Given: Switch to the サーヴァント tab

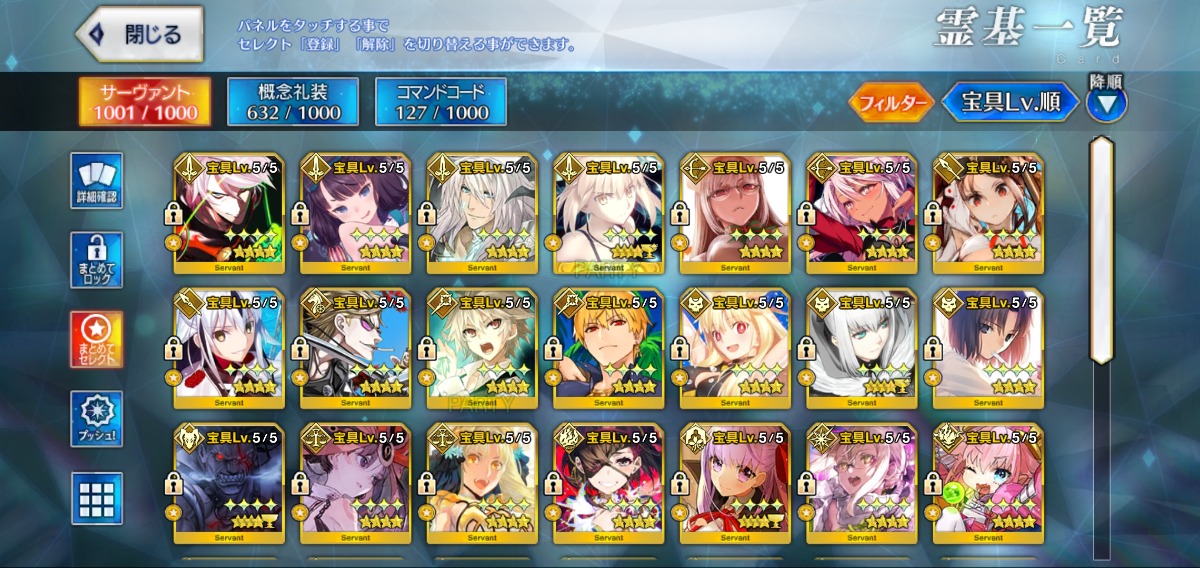Looking at the screenshot, I should [x=144, y=102].
